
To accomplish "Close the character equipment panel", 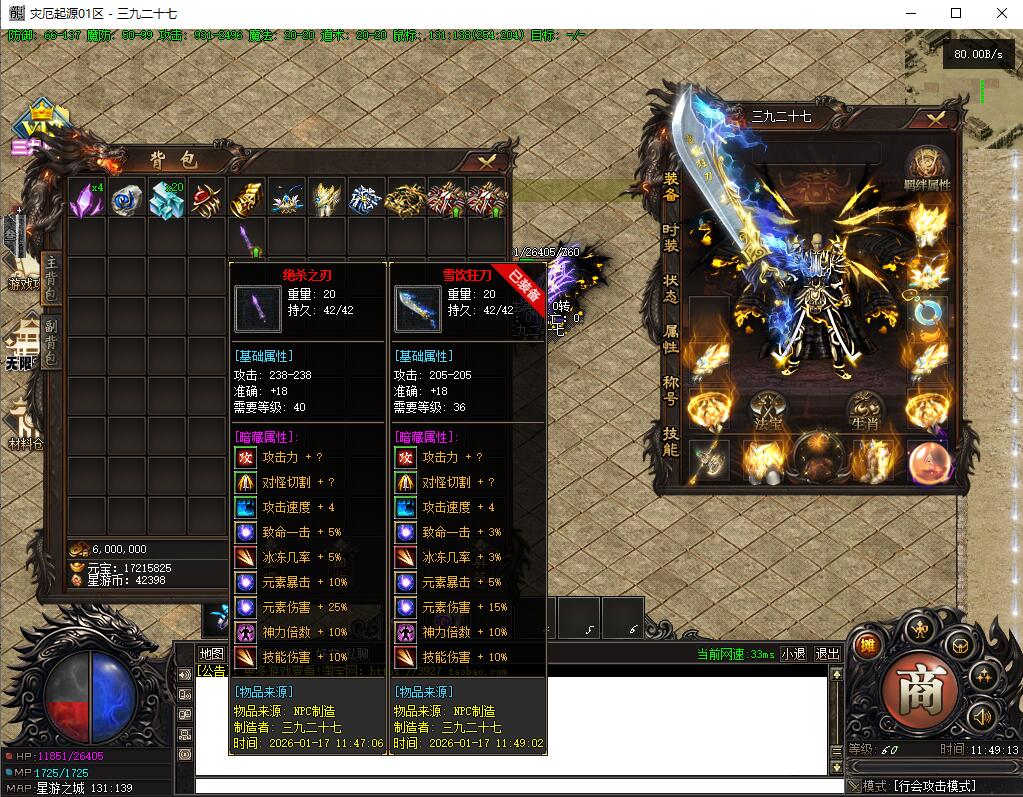I will [x=936, y=118].
